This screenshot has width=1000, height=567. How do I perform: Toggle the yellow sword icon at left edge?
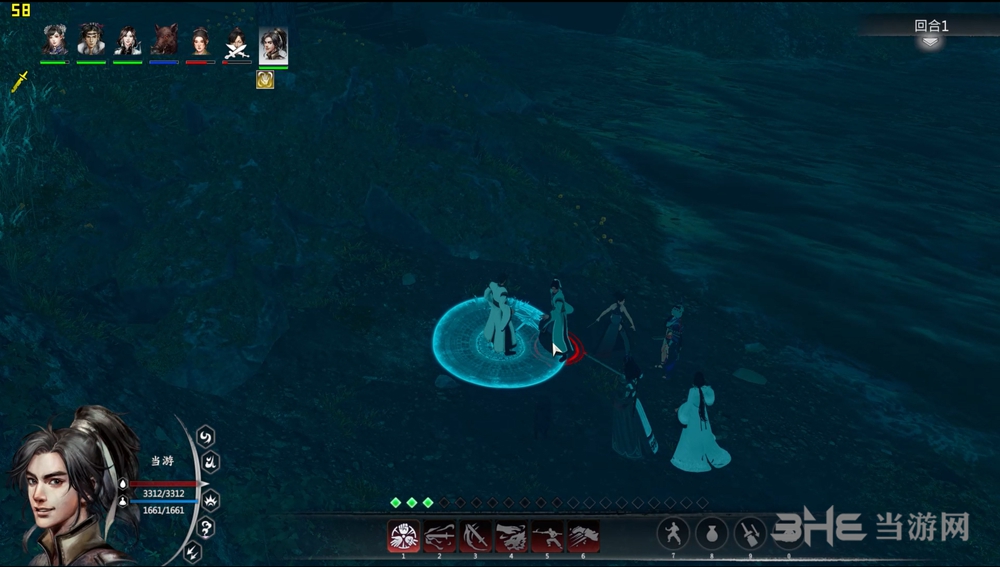pyautogui.click(x=19, y=83)
